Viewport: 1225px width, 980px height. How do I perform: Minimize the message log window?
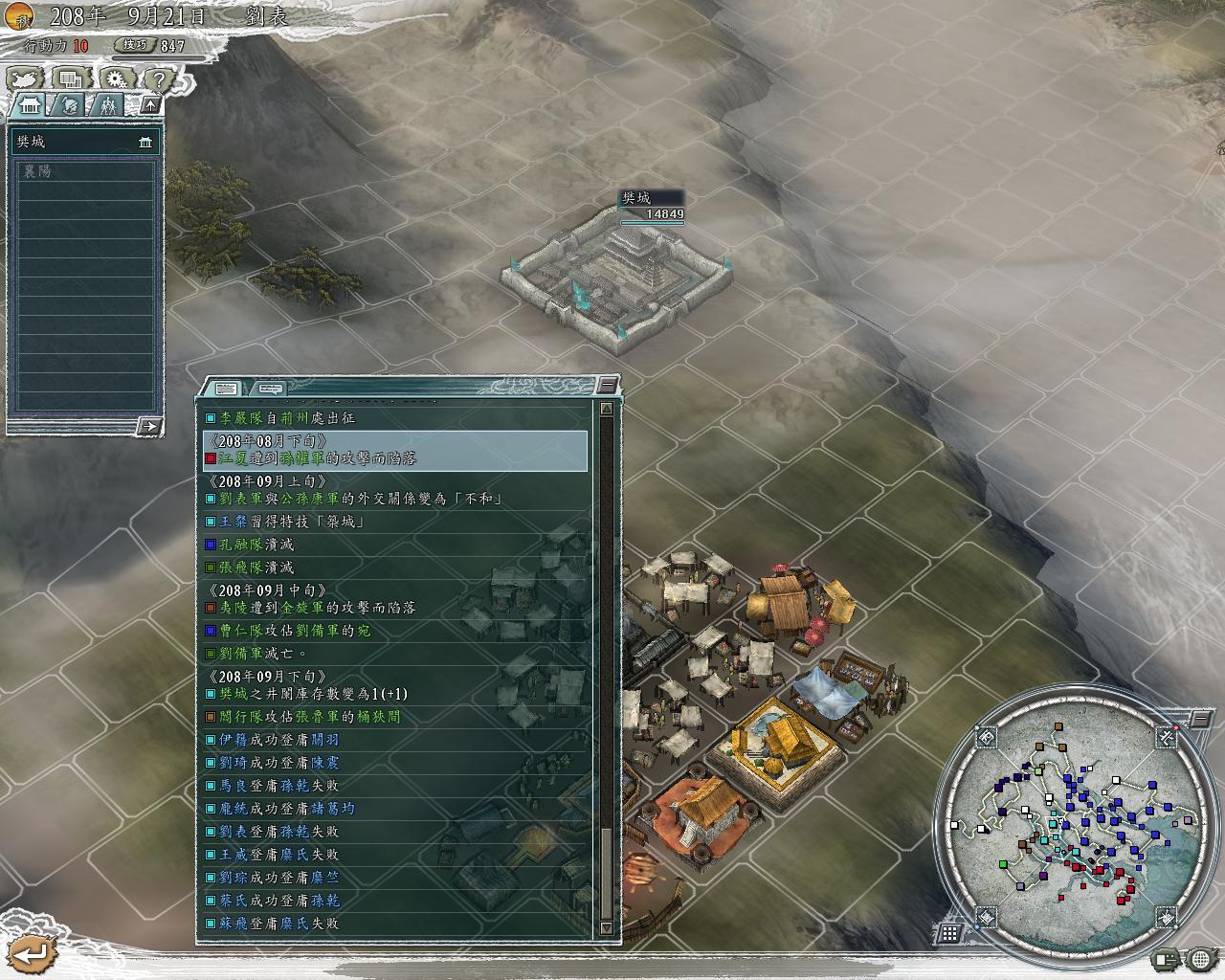[607, 385]
